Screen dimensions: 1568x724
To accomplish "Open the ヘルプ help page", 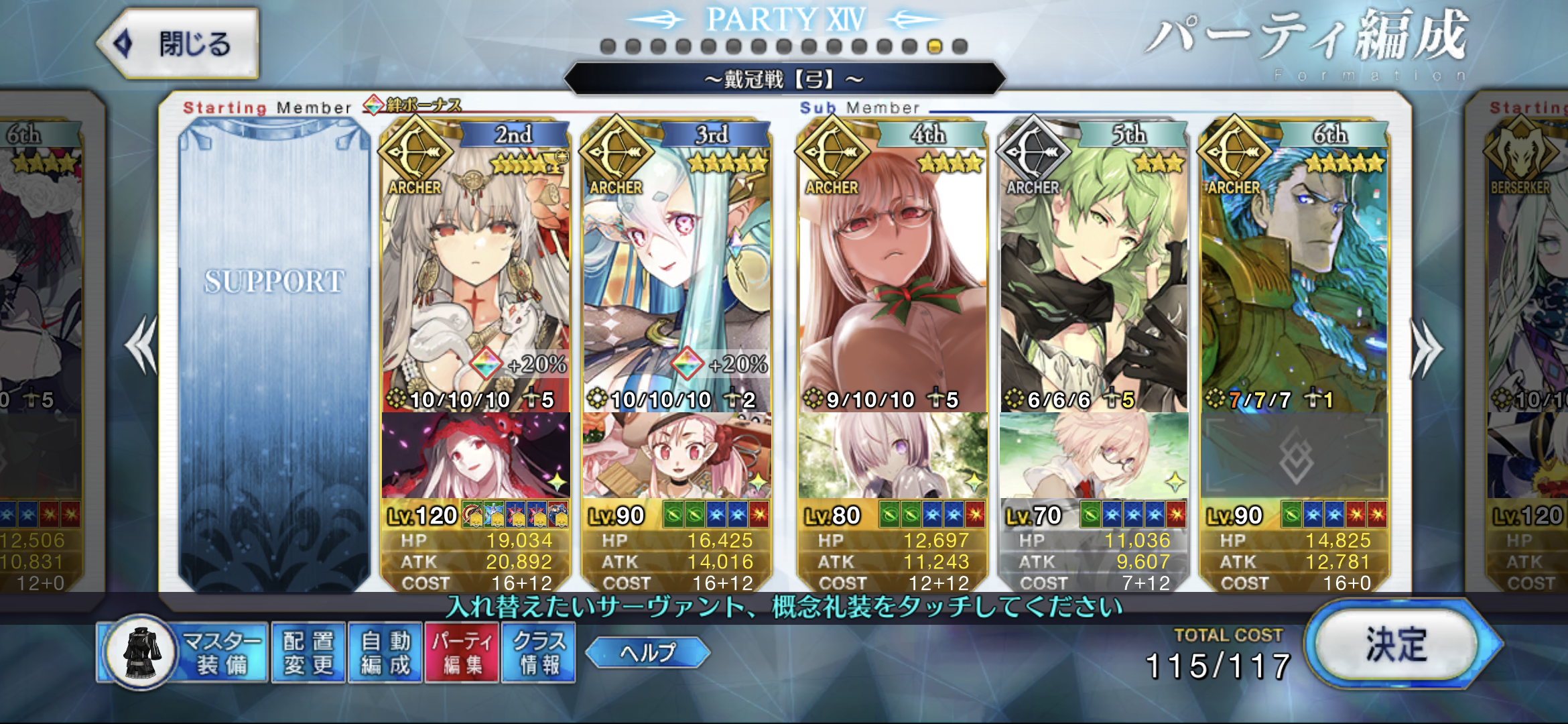I will pyautogui.click(x=647, y=652).
